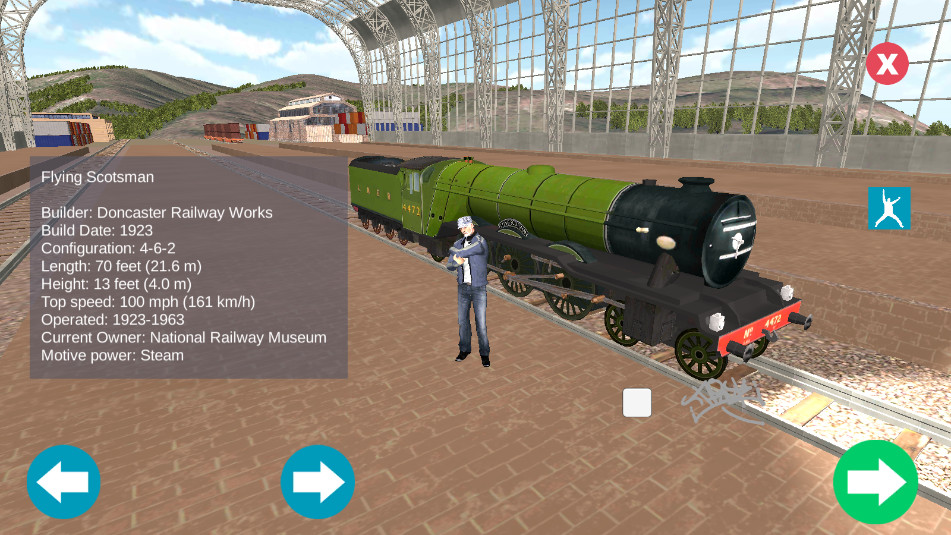Click the small white square button
This screenshot has height=535, width=951.
(x=637, y=403)
